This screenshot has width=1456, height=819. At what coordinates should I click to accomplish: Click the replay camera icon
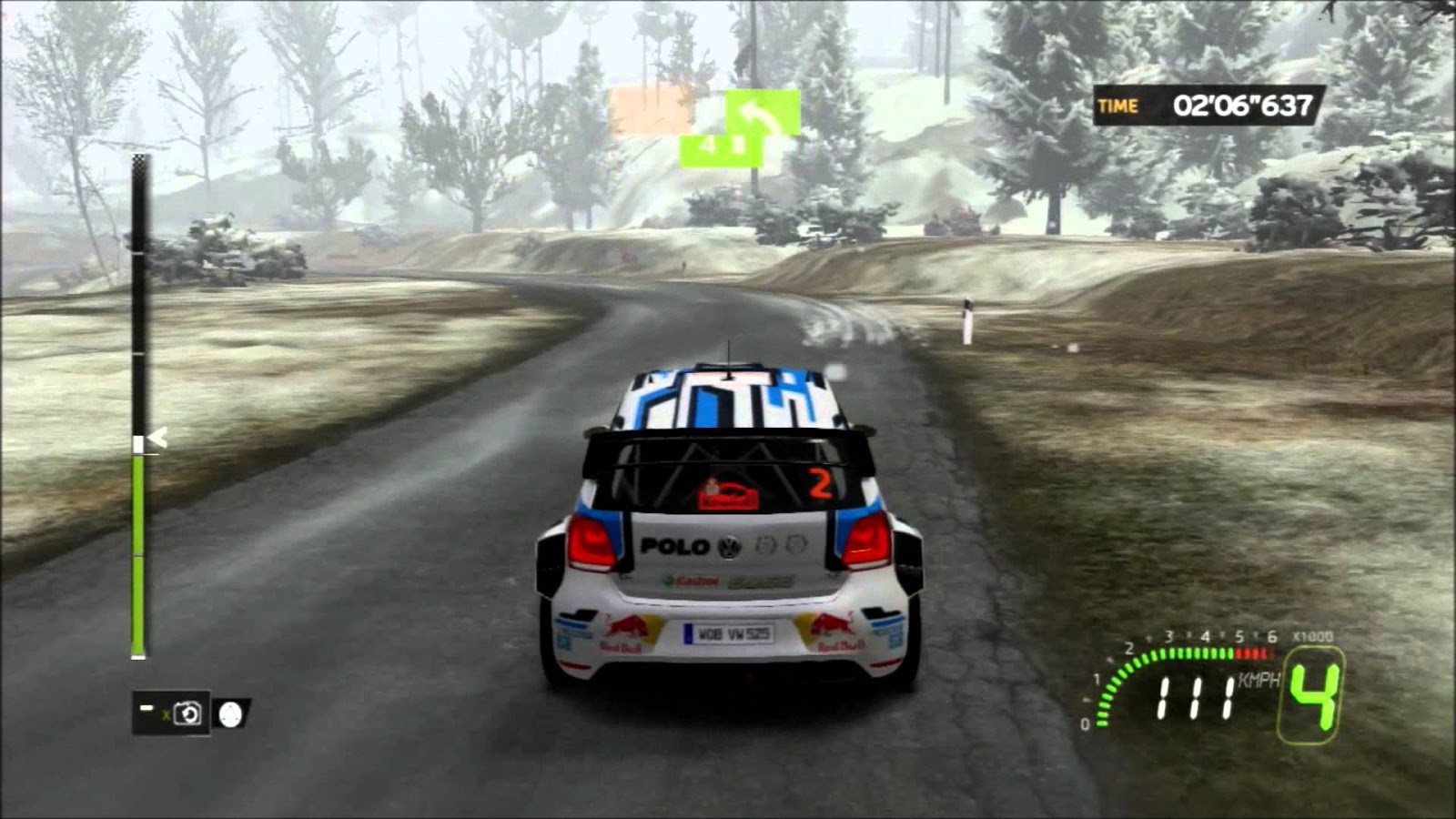click(x=187, y=714)
